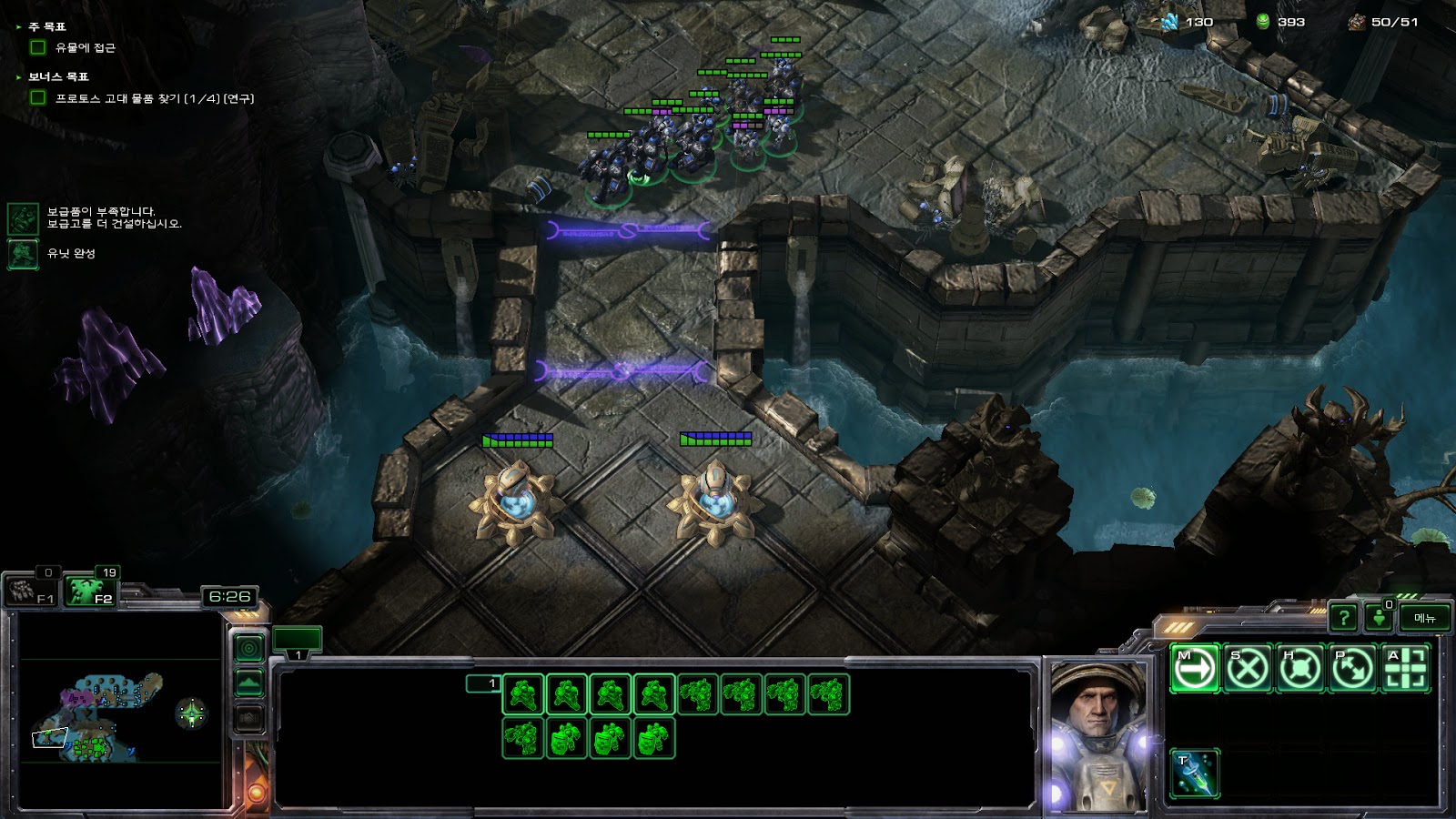The height and width of the screenshot is (819, 1456).
Task: Activate the Attack command icon
Action: (1405, 669)
